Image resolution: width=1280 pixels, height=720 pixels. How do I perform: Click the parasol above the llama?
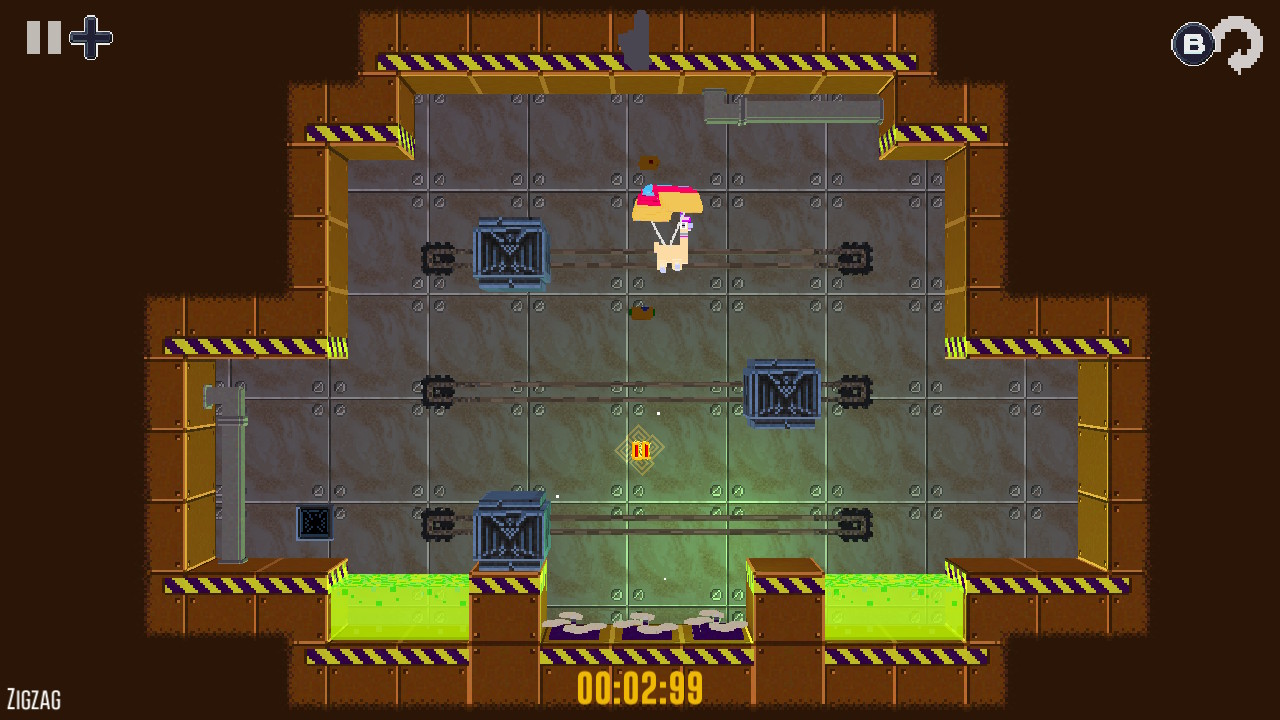tap(667, 202)
